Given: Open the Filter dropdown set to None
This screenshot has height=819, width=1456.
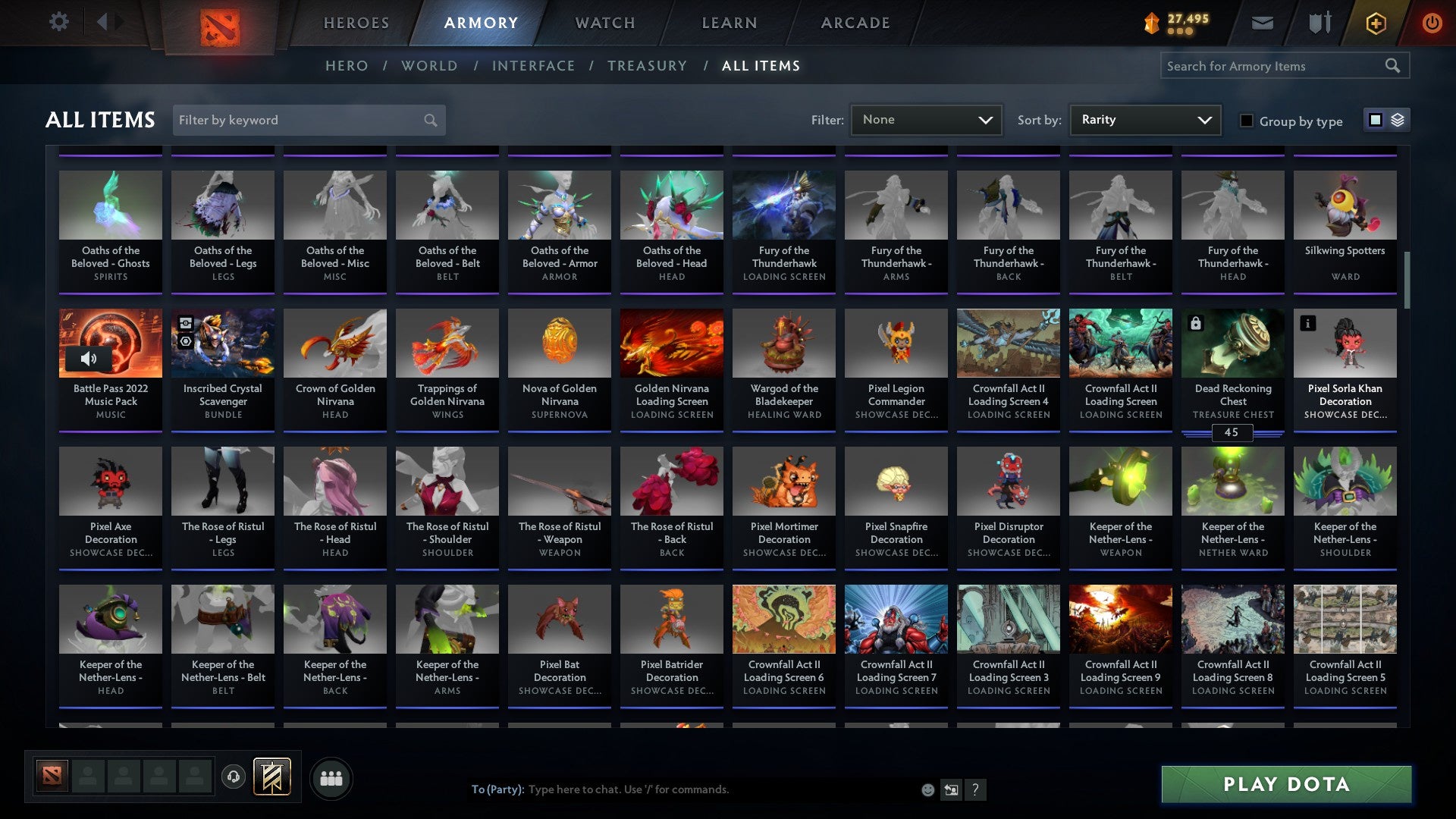Looking at the screenshot, I should pyautogui.click(x=926, y=119).
